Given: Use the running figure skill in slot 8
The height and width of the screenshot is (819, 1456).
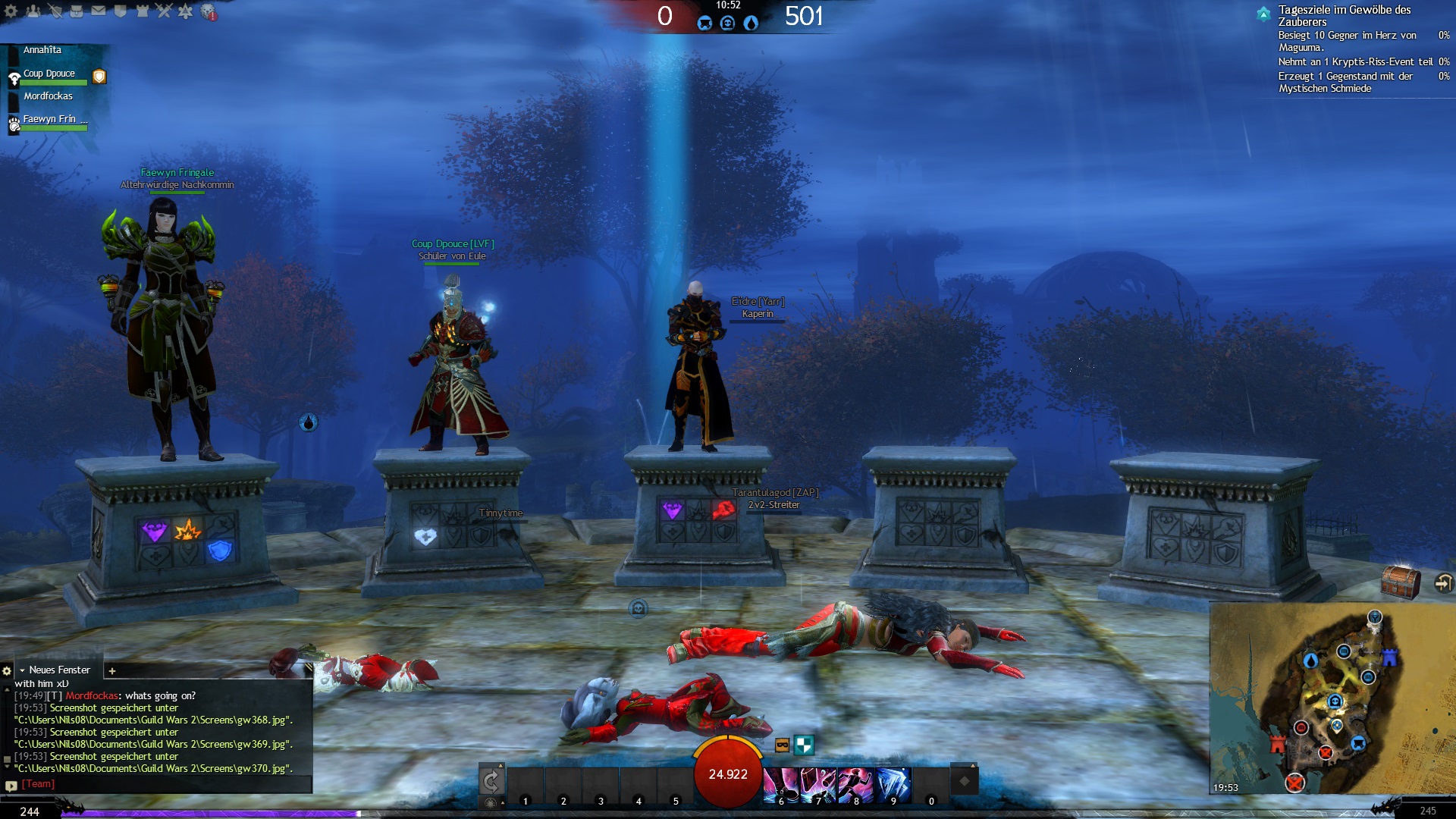Looking at the screenshot, I should (856, 784).
